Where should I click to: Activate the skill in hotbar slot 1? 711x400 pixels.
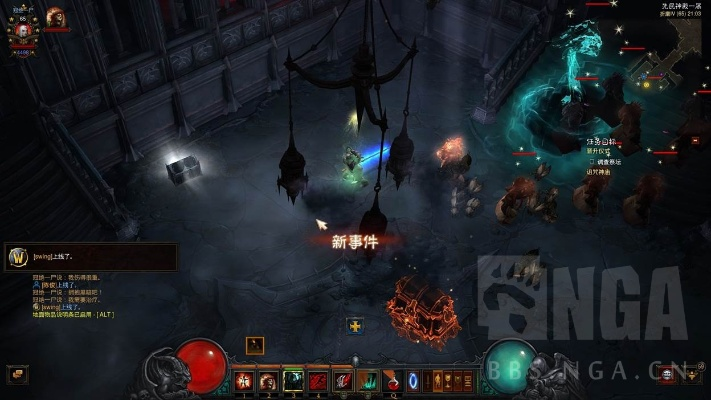245,380
